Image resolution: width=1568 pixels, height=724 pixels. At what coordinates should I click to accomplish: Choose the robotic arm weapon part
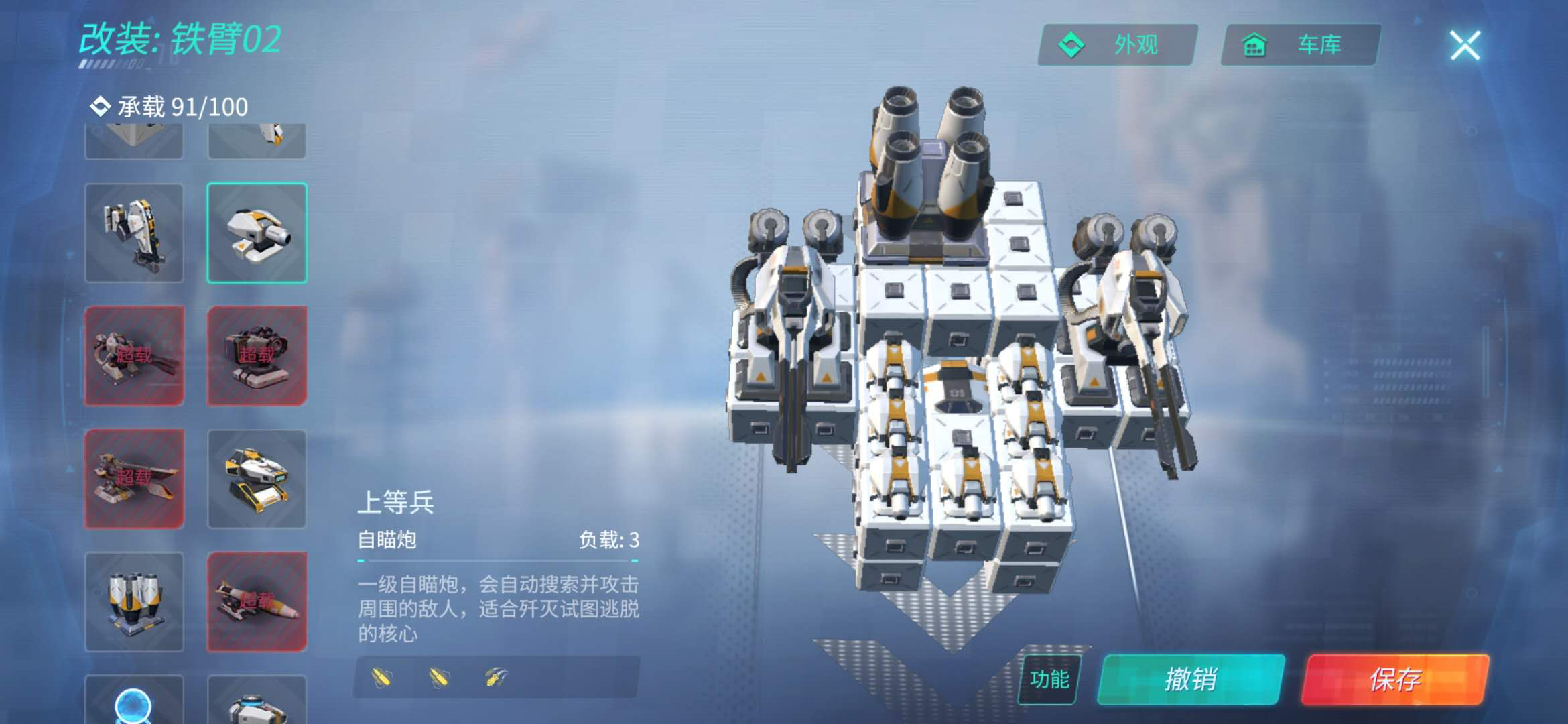point(134,233)
